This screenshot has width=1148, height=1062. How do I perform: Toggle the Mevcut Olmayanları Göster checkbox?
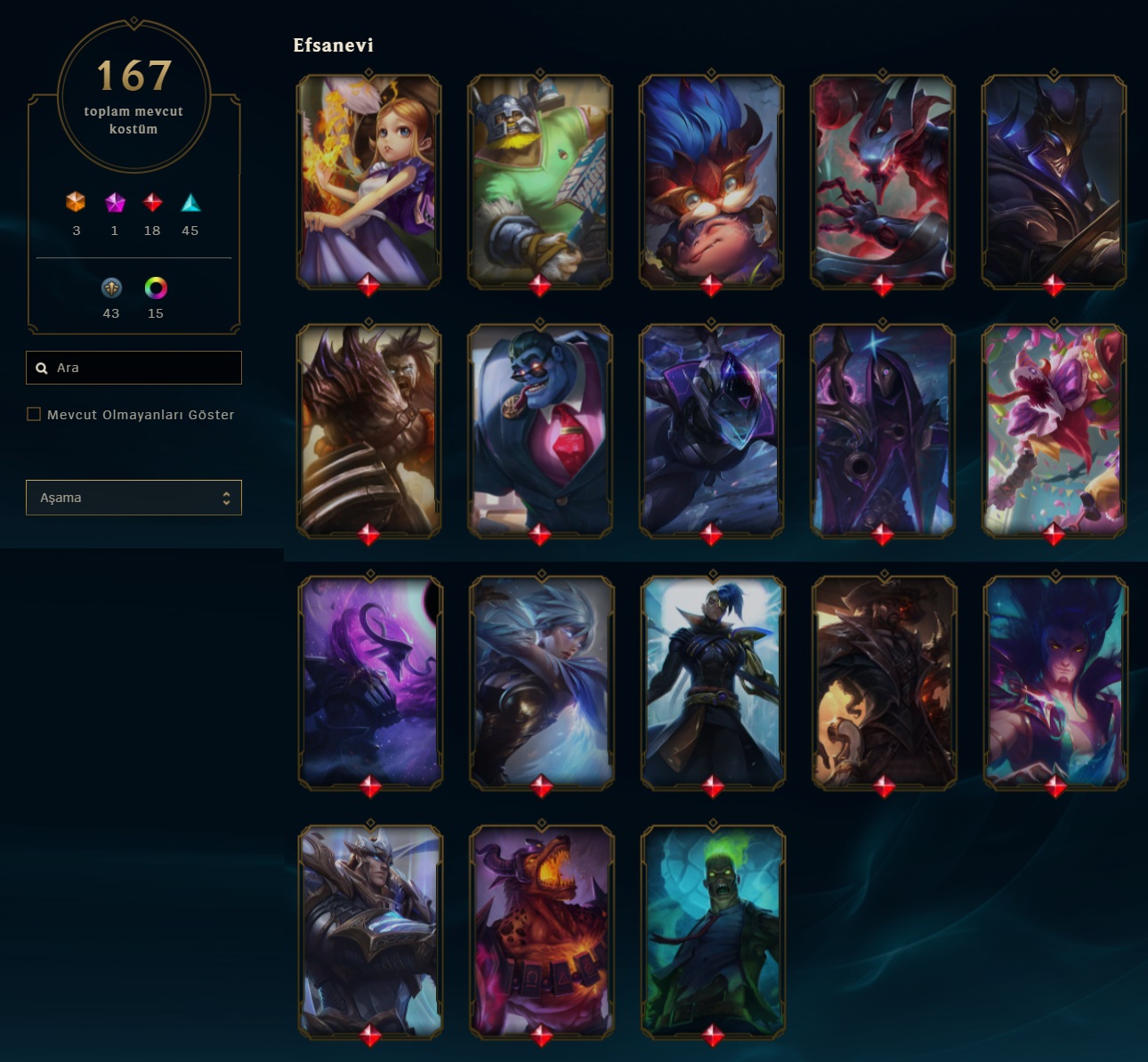pos(34,414)
